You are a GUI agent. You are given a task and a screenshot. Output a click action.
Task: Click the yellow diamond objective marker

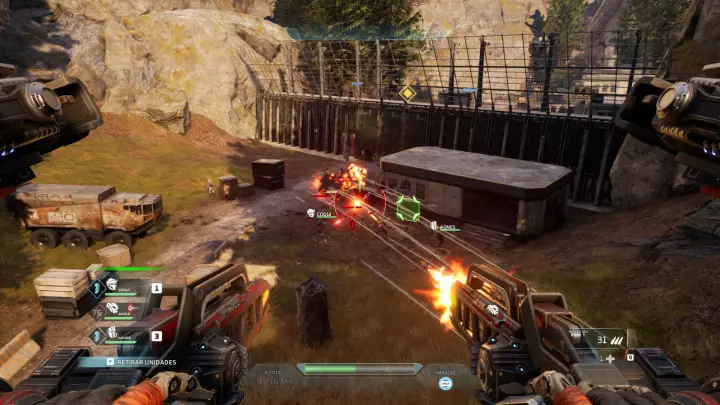[x=407, y=93]
